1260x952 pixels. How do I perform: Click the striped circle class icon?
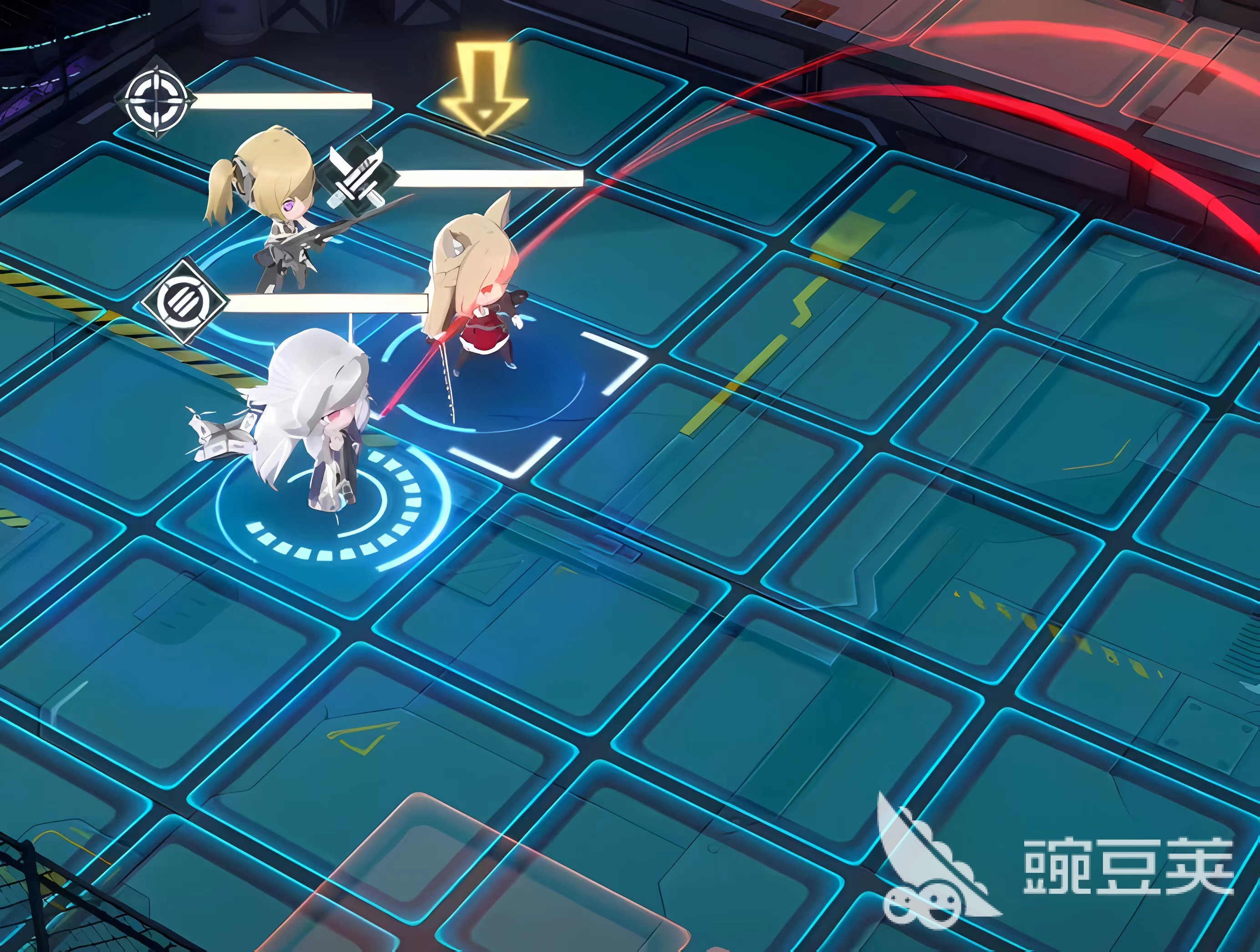pos(183,301)
